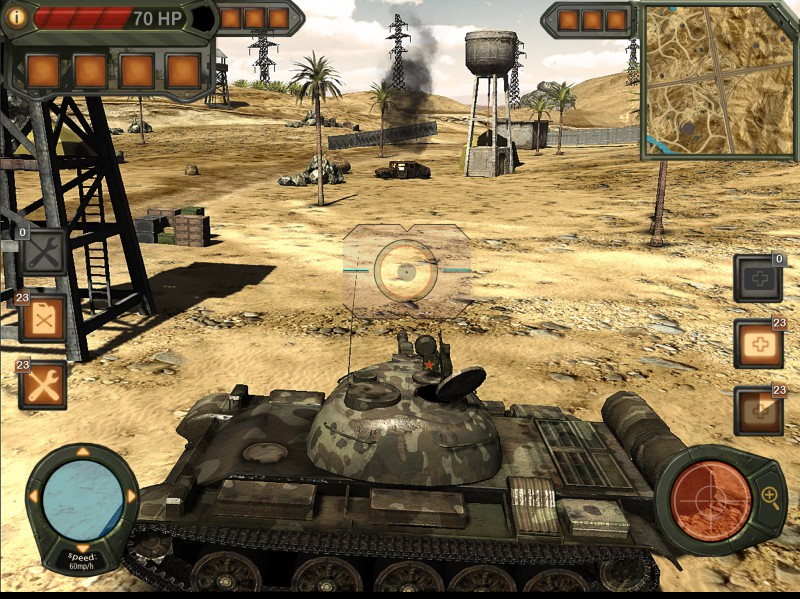Tap the left arrow on the steering dial
This screenshot has height=599, width=800.
[34, 496]
